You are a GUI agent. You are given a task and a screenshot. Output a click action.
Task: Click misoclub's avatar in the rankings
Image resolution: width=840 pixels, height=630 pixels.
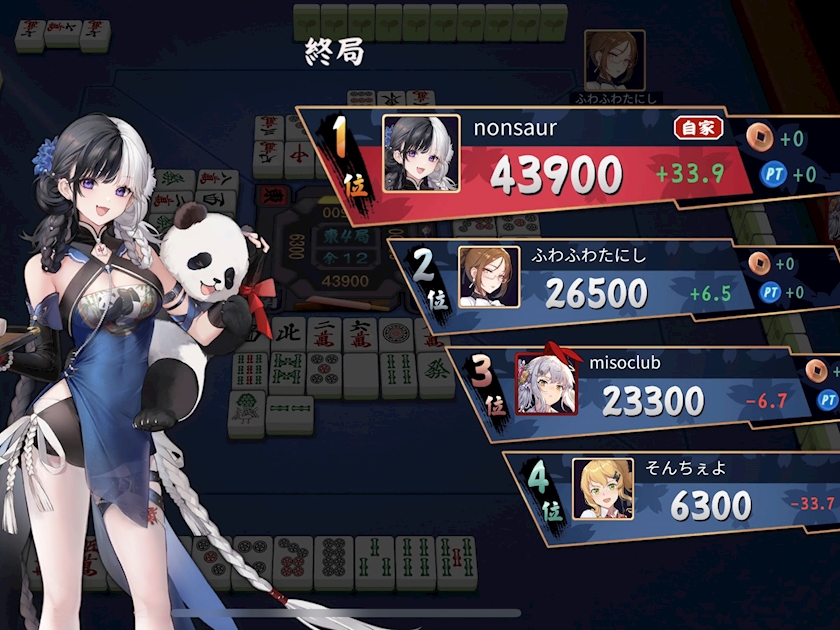546,385
